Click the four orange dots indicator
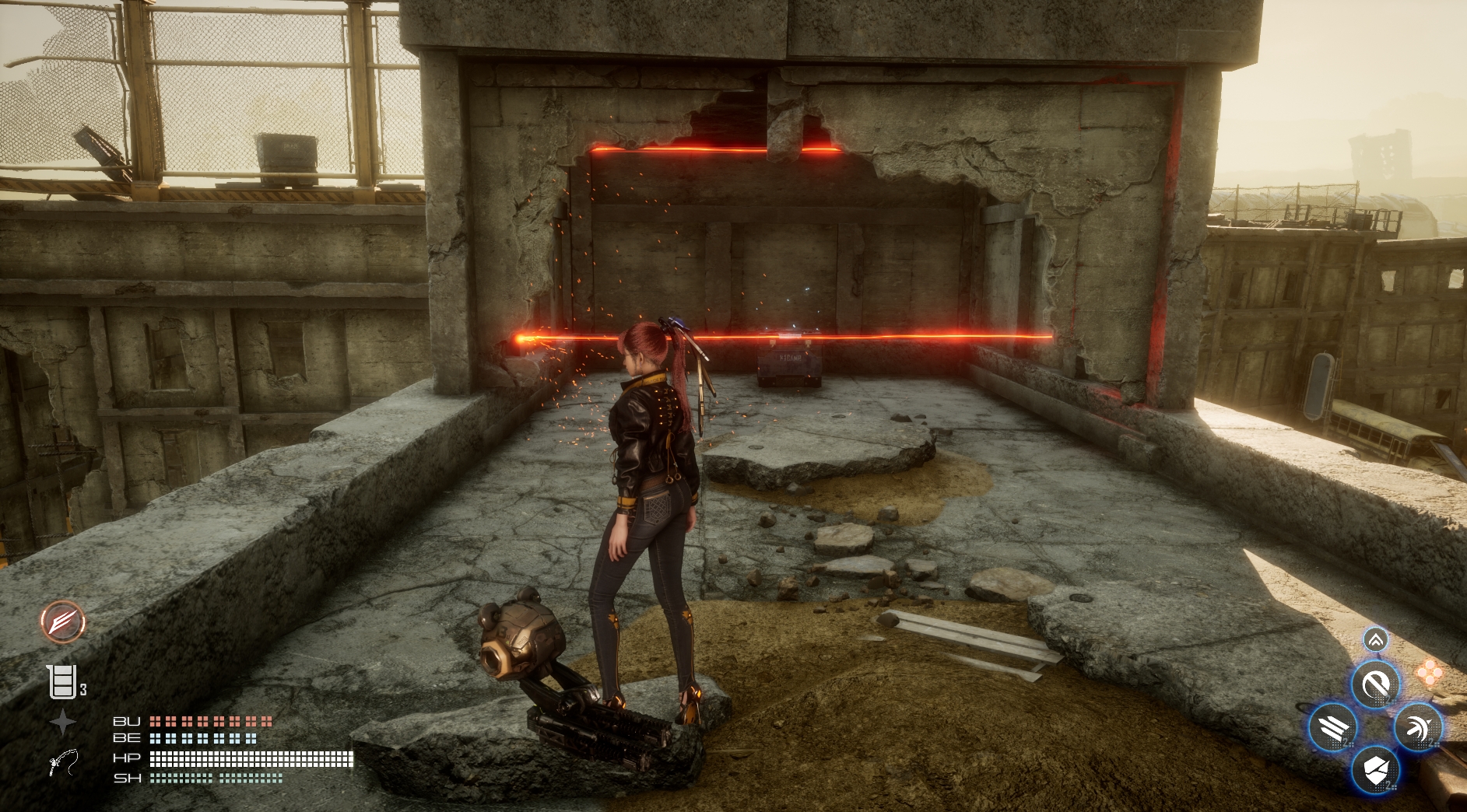The image size is (1467, 812). 1429,673
